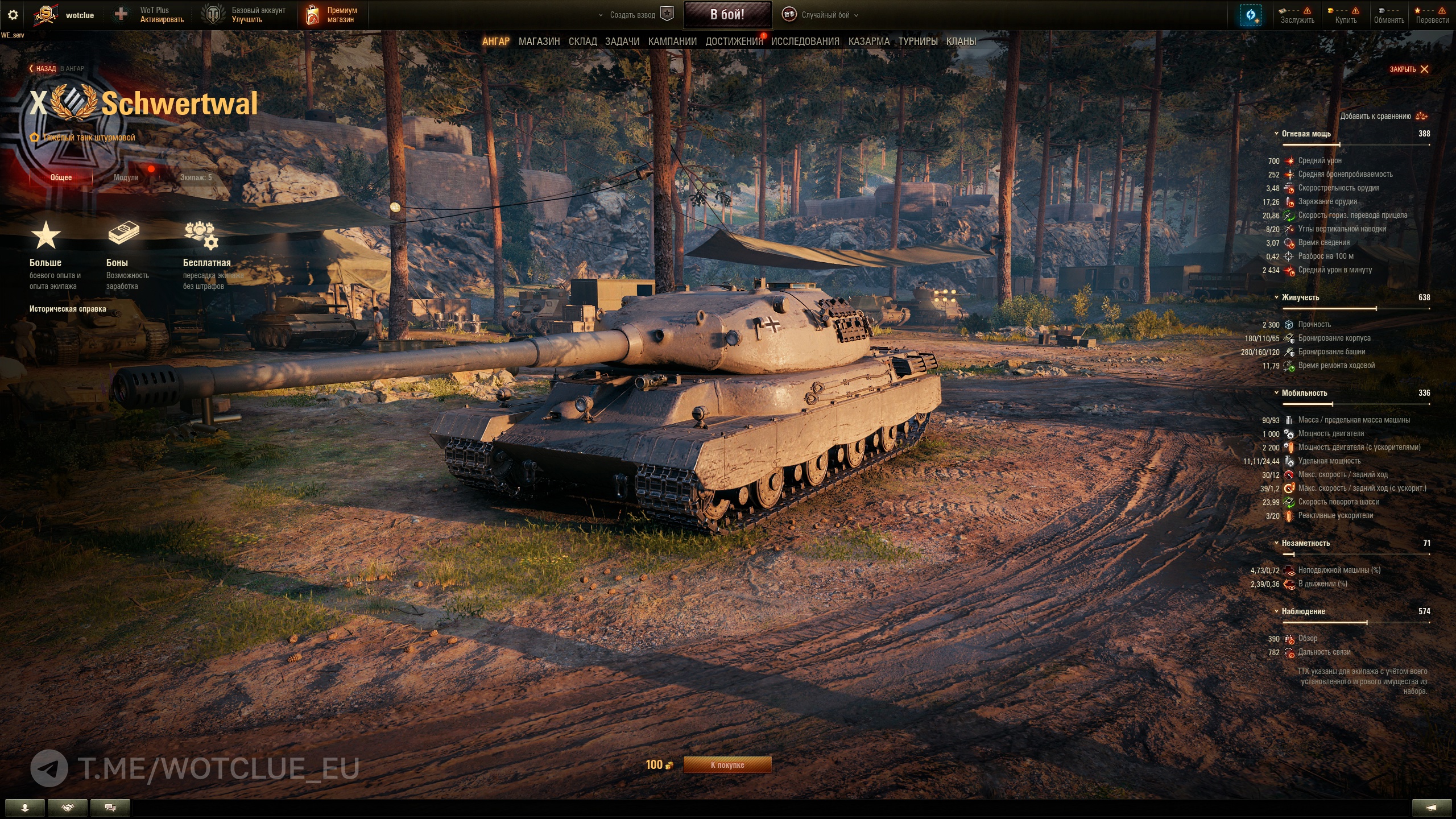Open the Историческая справка historical reference
Image resolution: width=1456 pixels, height=819 pixels.
68,309
